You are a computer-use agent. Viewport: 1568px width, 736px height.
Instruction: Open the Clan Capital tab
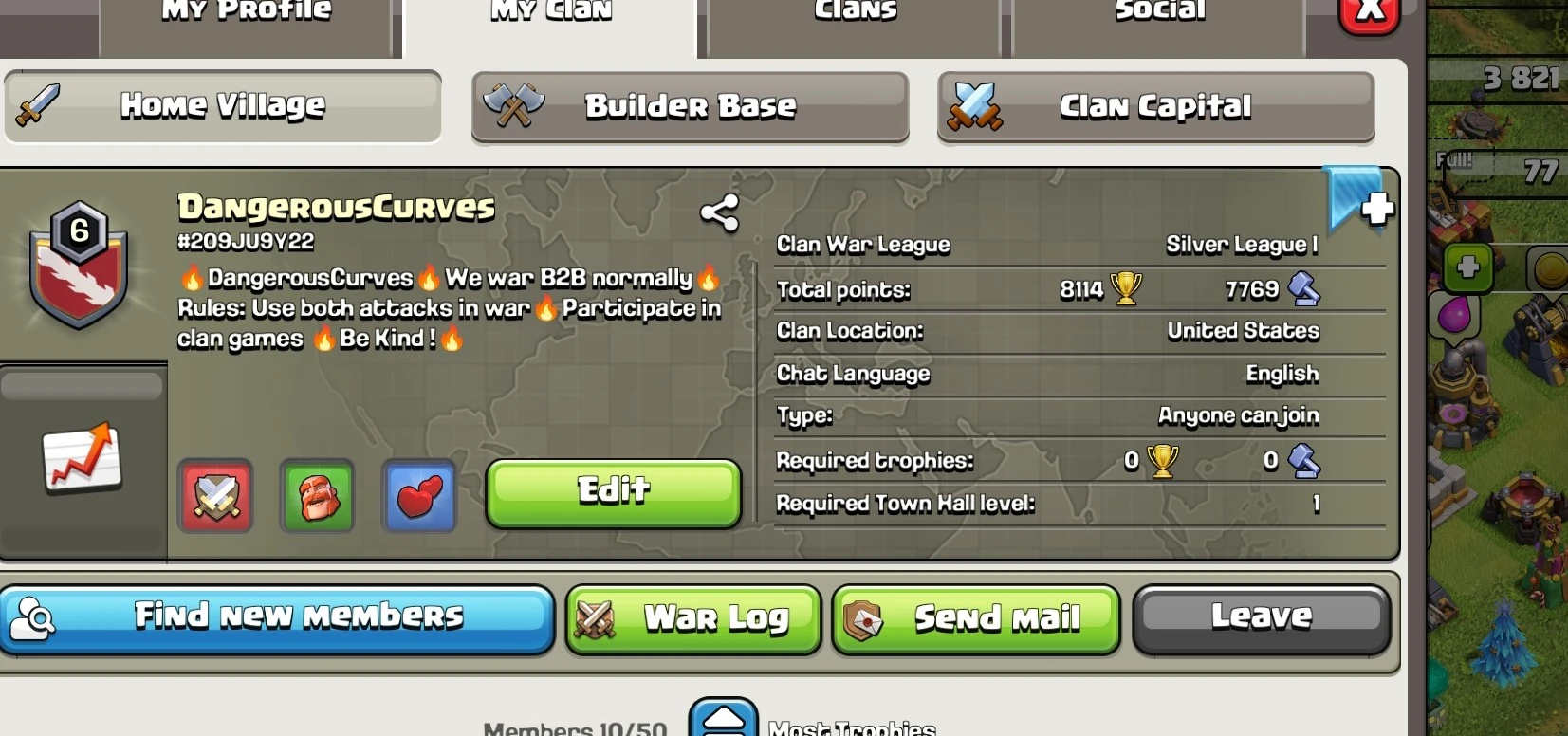(x=1155, y=106)
